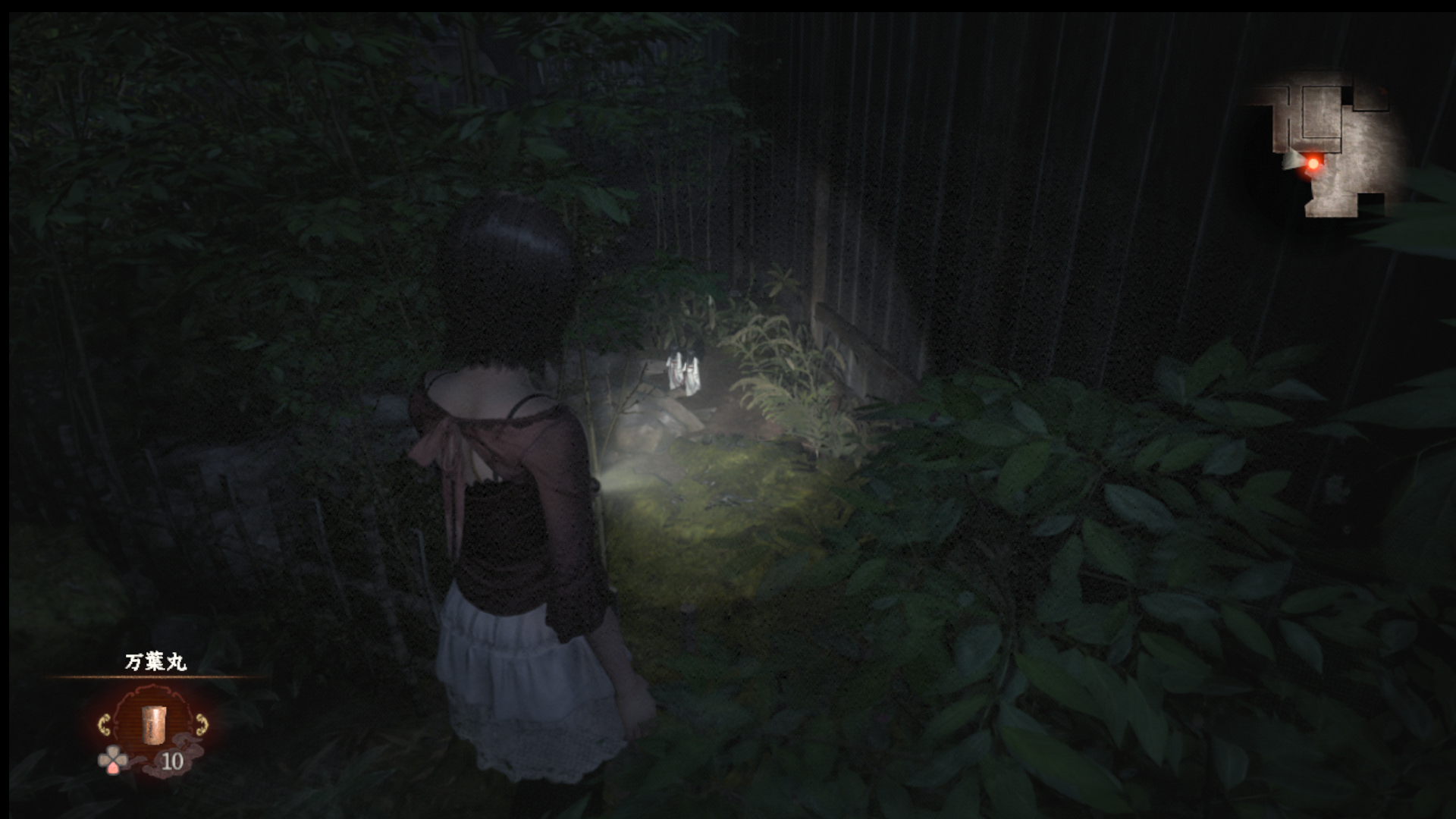This screenshot has height=819, width=1456.
Task: Click the right gold arrow beside the item
Action: click(x=202, y=725)
